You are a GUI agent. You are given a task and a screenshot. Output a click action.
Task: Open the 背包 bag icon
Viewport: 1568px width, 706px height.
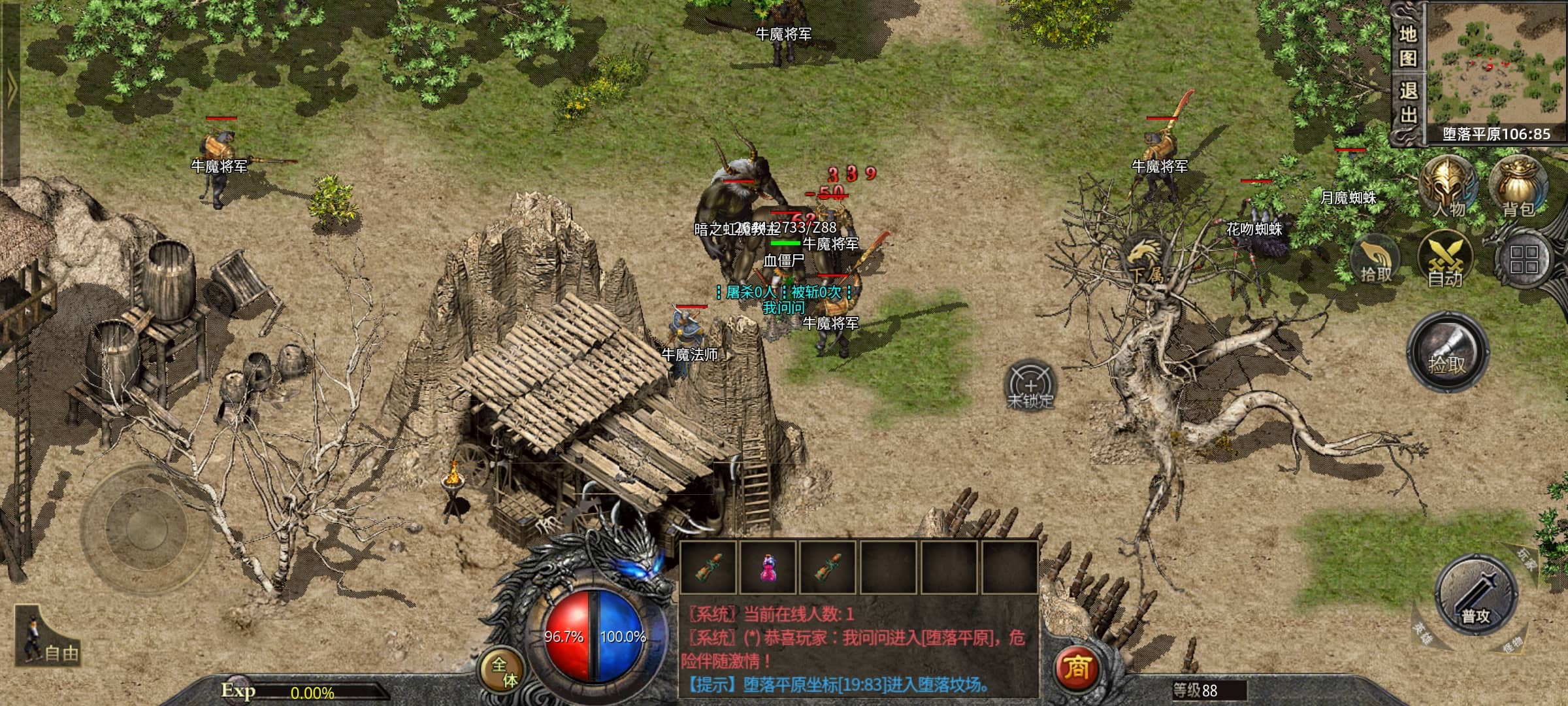(1518, 186)
